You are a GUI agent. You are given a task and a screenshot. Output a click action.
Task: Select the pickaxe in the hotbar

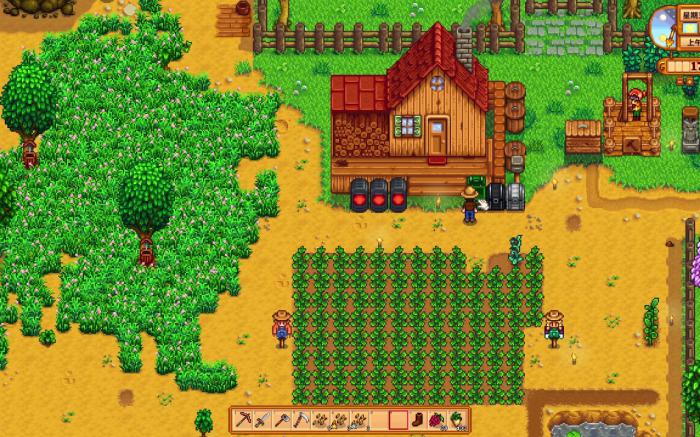coord(246,420)
